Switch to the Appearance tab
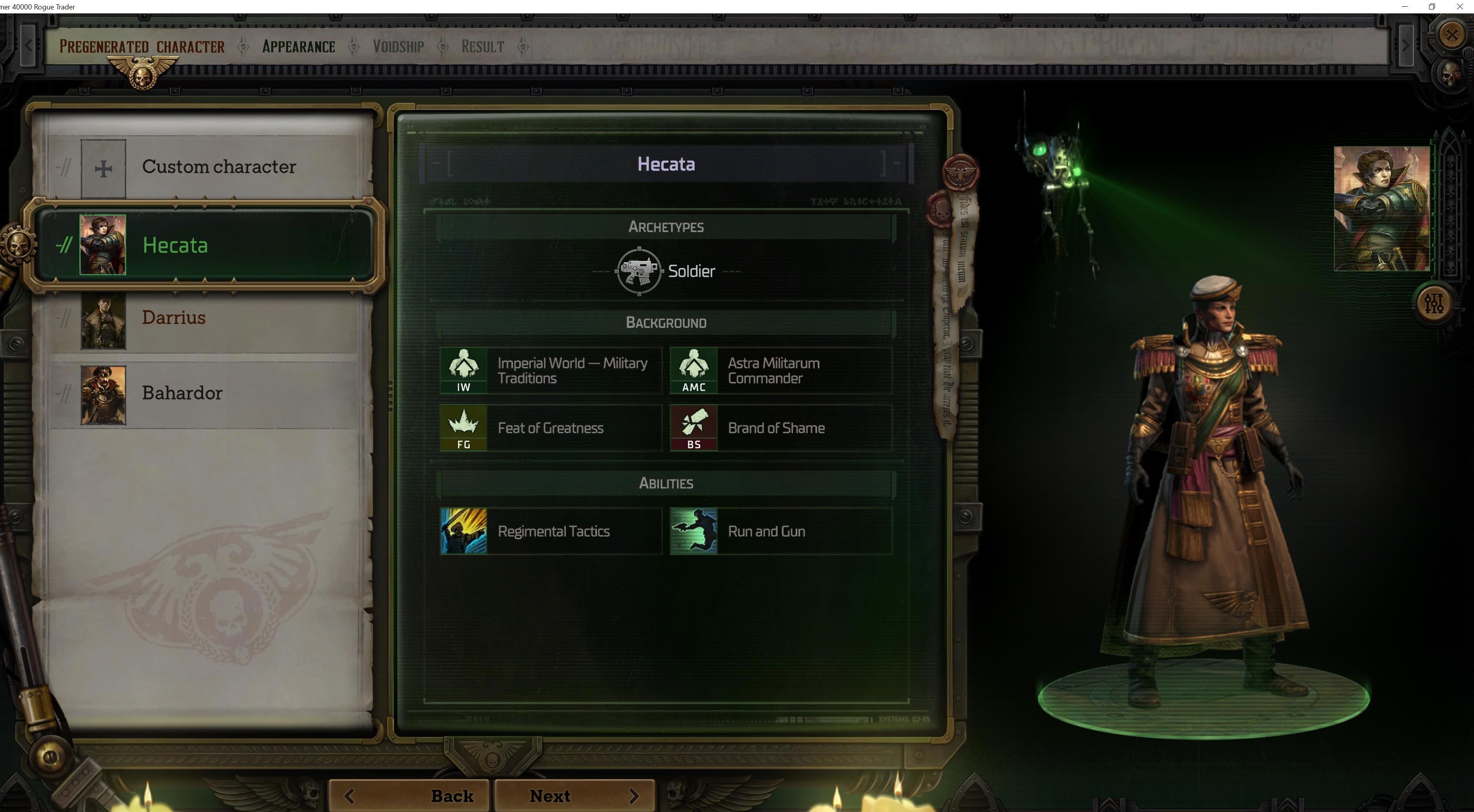Viewport: 1474px width, 812px height. click(298, 47)
